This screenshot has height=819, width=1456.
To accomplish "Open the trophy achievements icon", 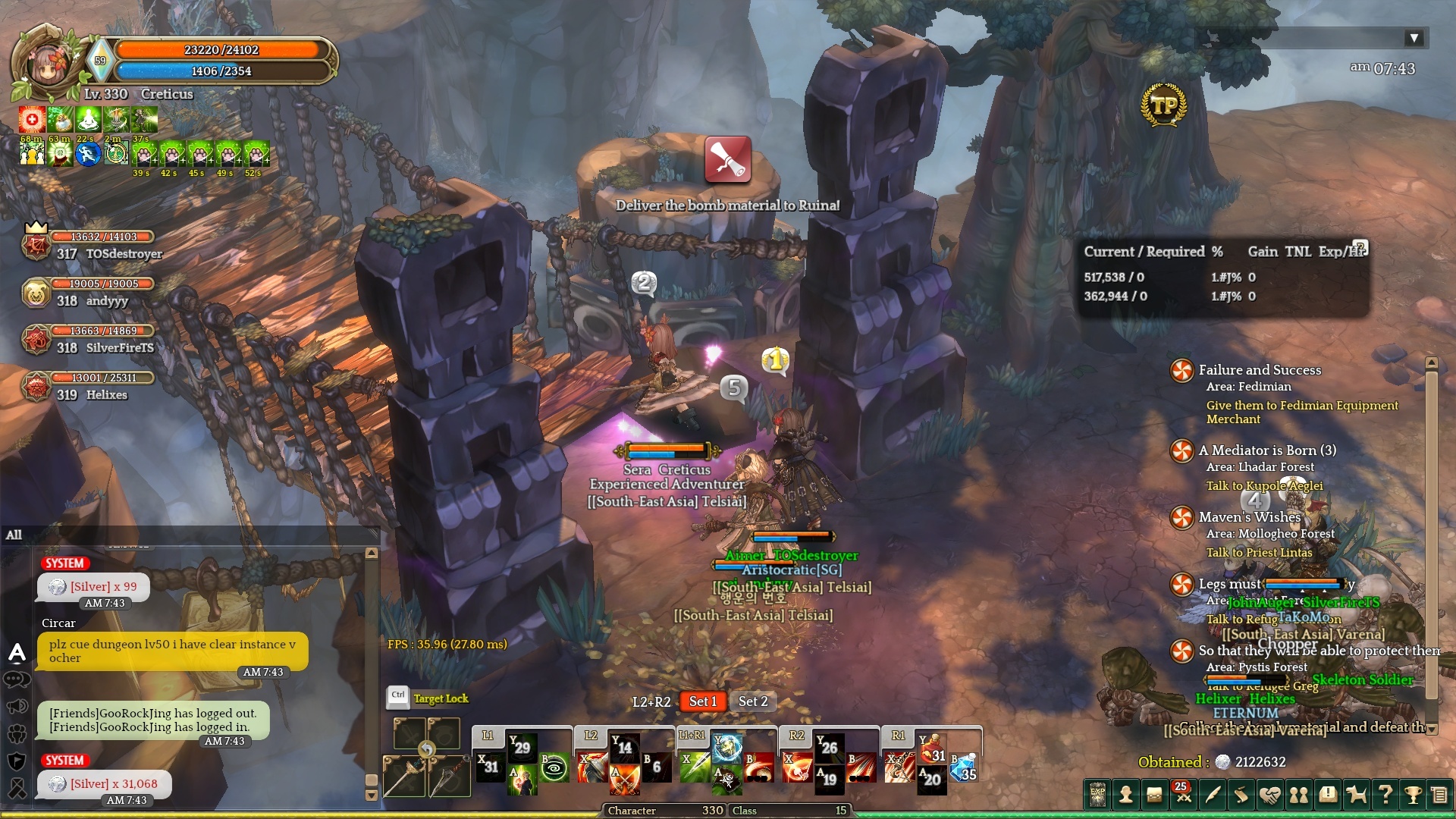I will coord(1413,795).
